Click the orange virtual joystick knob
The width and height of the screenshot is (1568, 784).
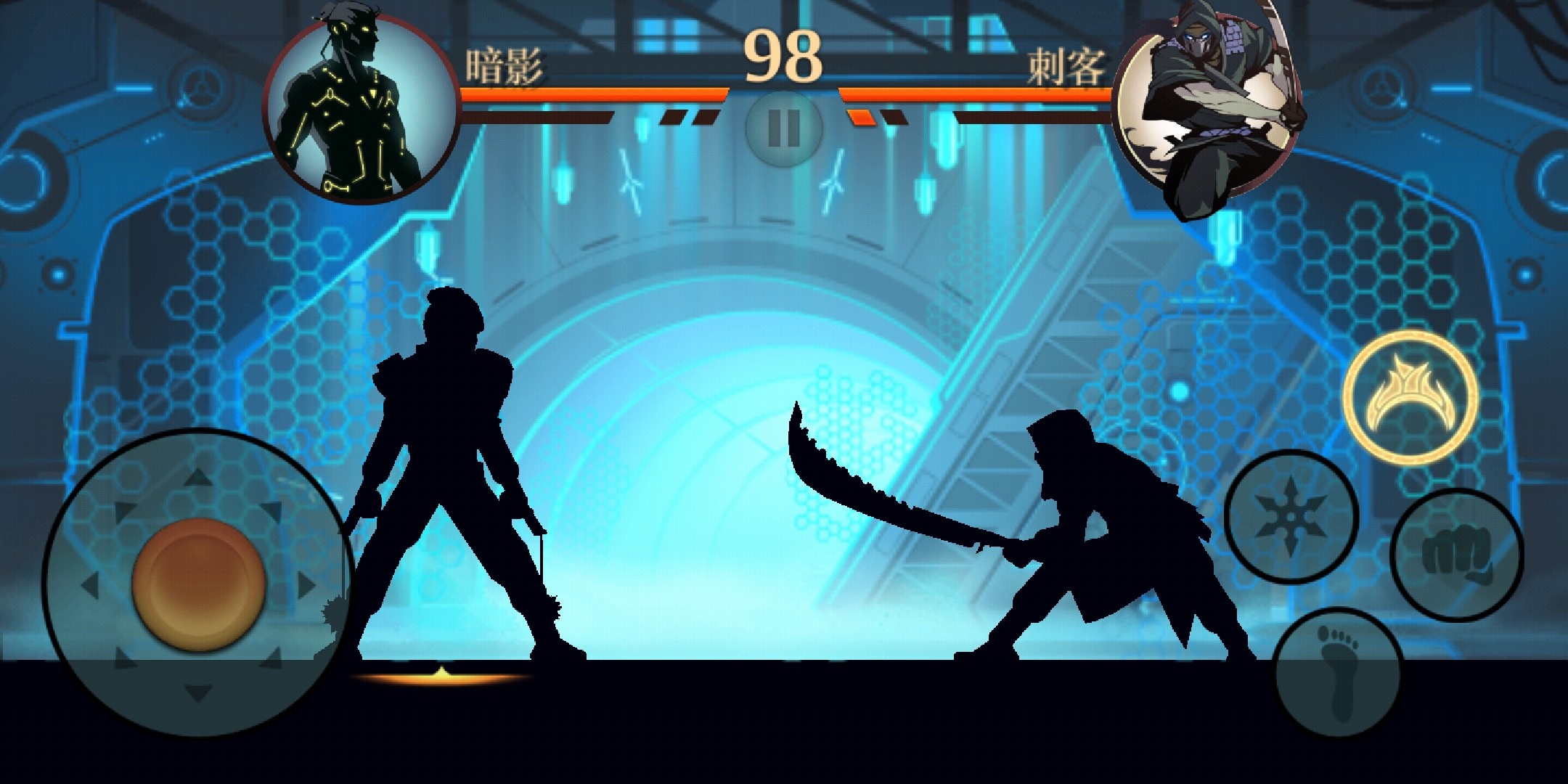point(197,585)
